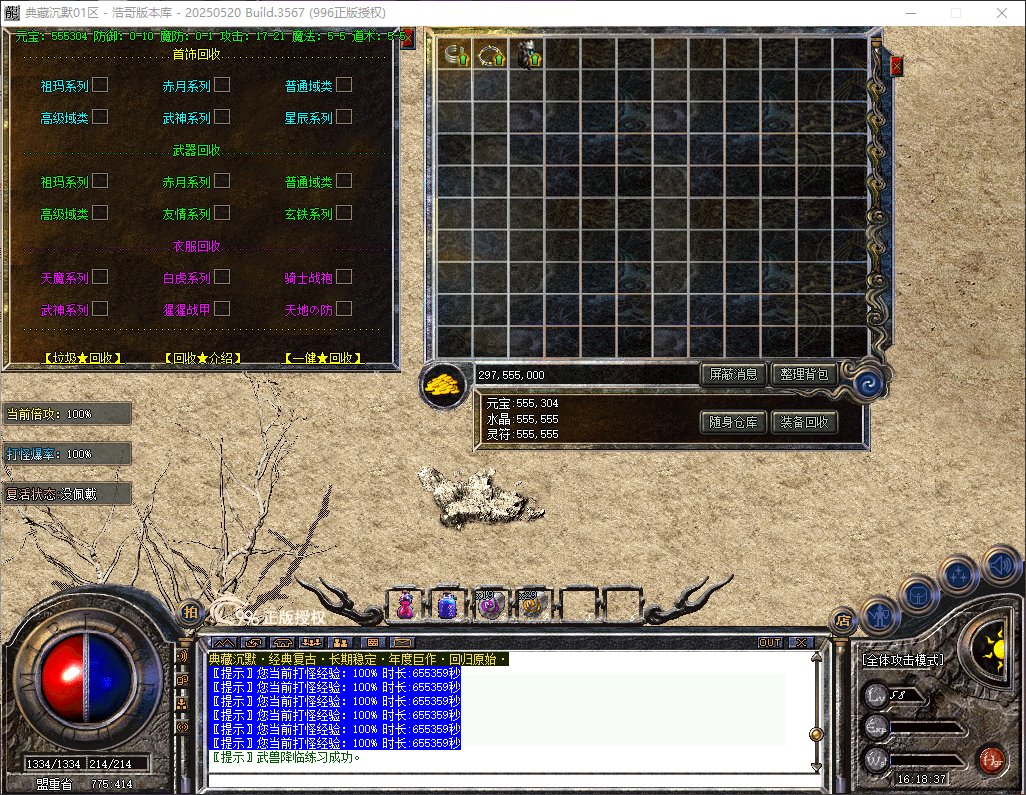
Task: Open the round 店 shop button
Action: pos(842,620)
